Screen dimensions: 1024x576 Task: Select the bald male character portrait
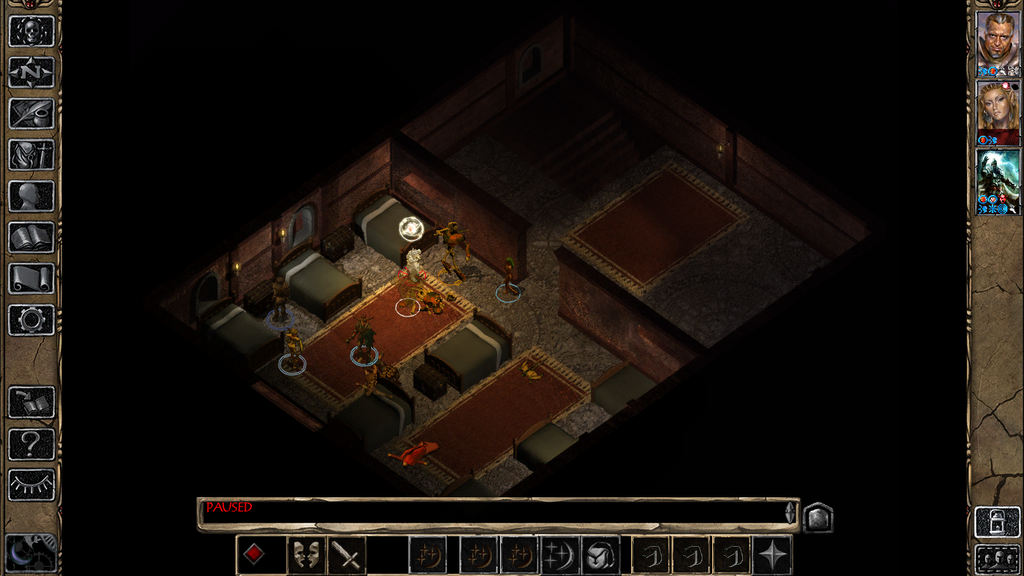pos(997,42)
